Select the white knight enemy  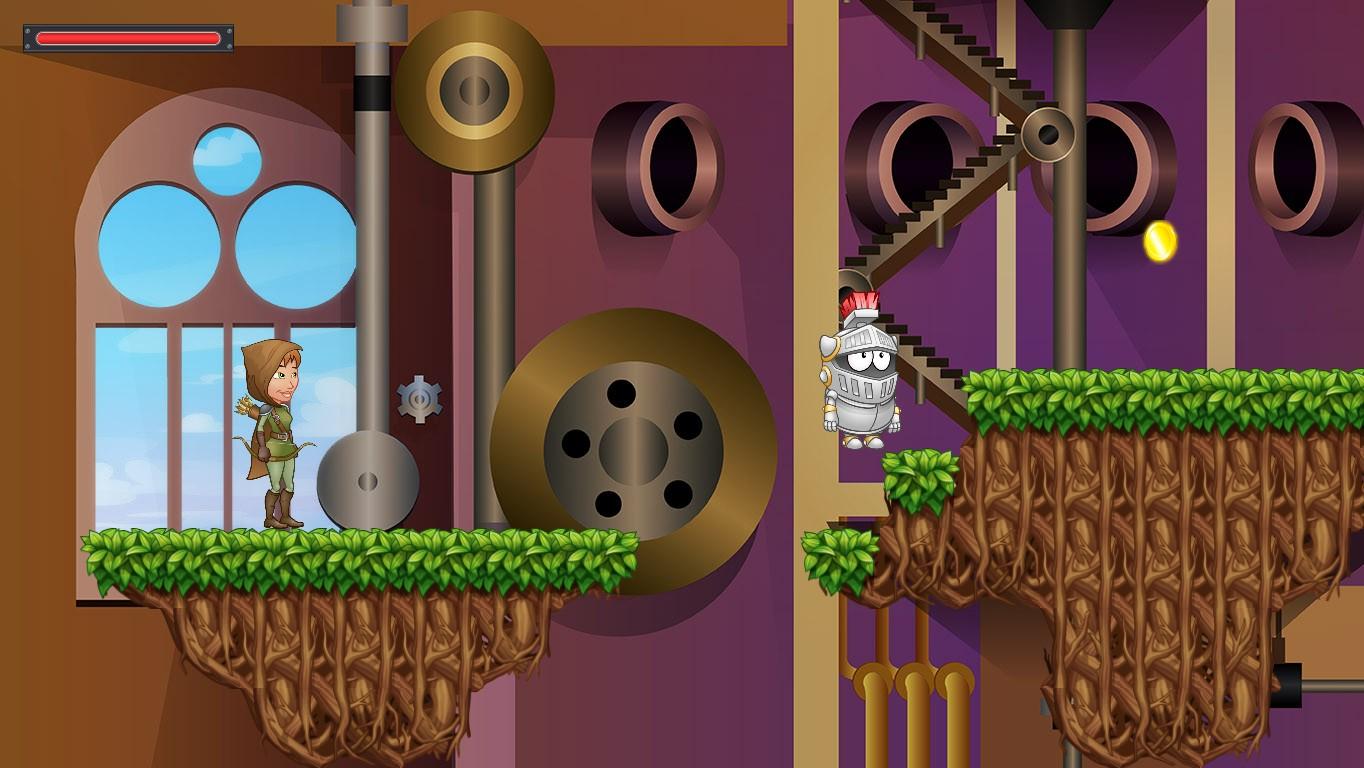coord(866,380)
